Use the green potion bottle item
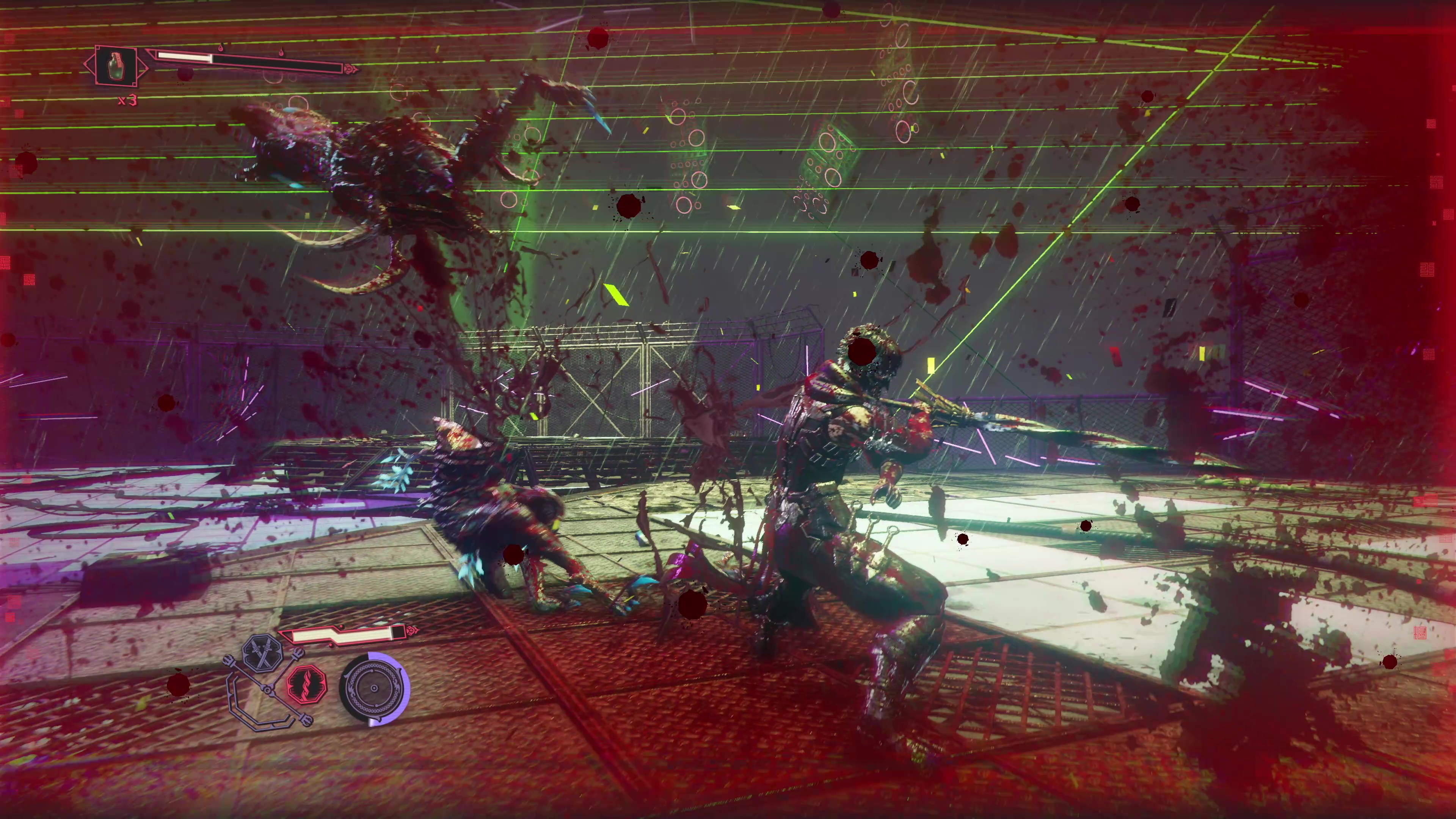Screen dimensions: 1456x819 click(116, 66)
